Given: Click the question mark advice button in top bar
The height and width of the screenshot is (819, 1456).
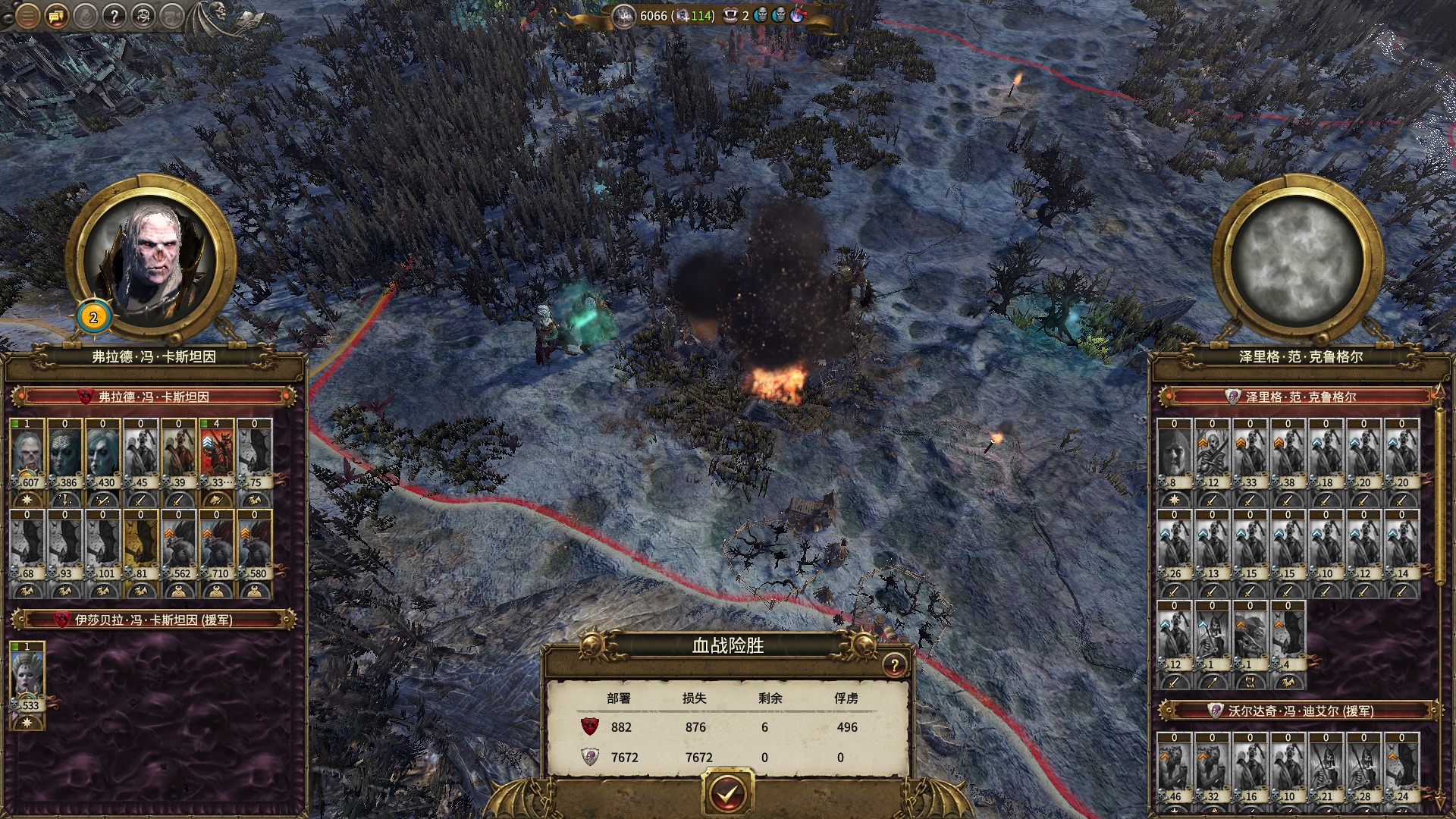Looking at the screenshot, I should 113,15.
